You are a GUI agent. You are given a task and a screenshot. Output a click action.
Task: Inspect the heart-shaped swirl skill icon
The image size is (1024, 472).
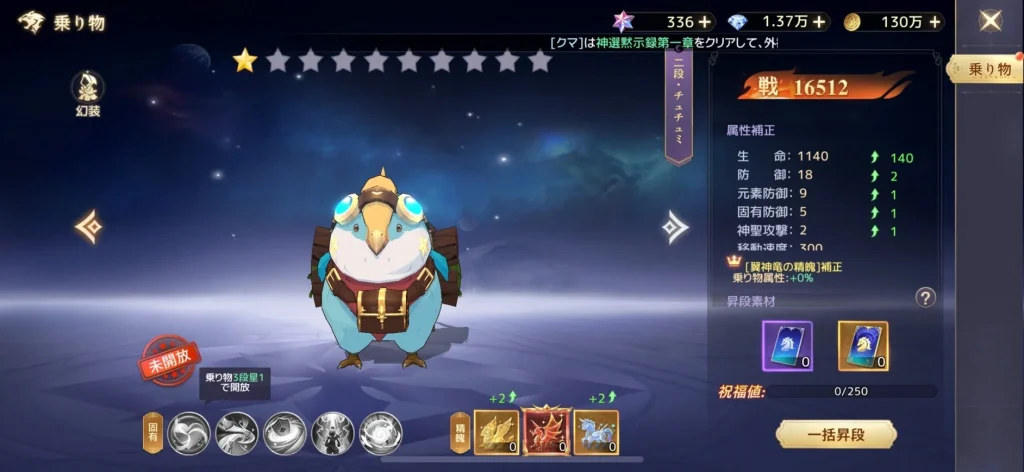[189, 433]
